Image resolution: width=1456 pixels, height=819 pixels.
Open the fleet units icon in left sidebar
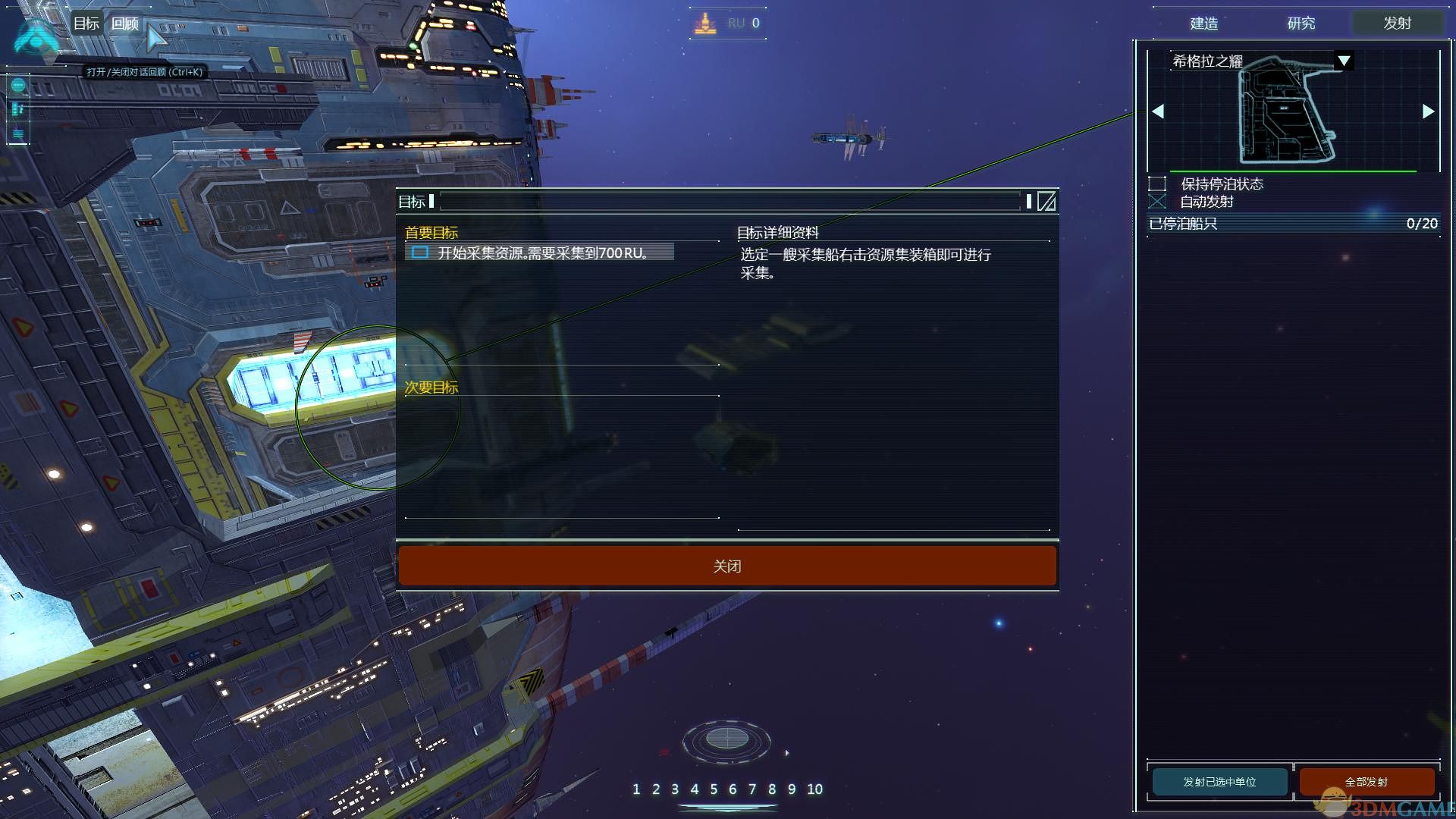pos(17,108)
